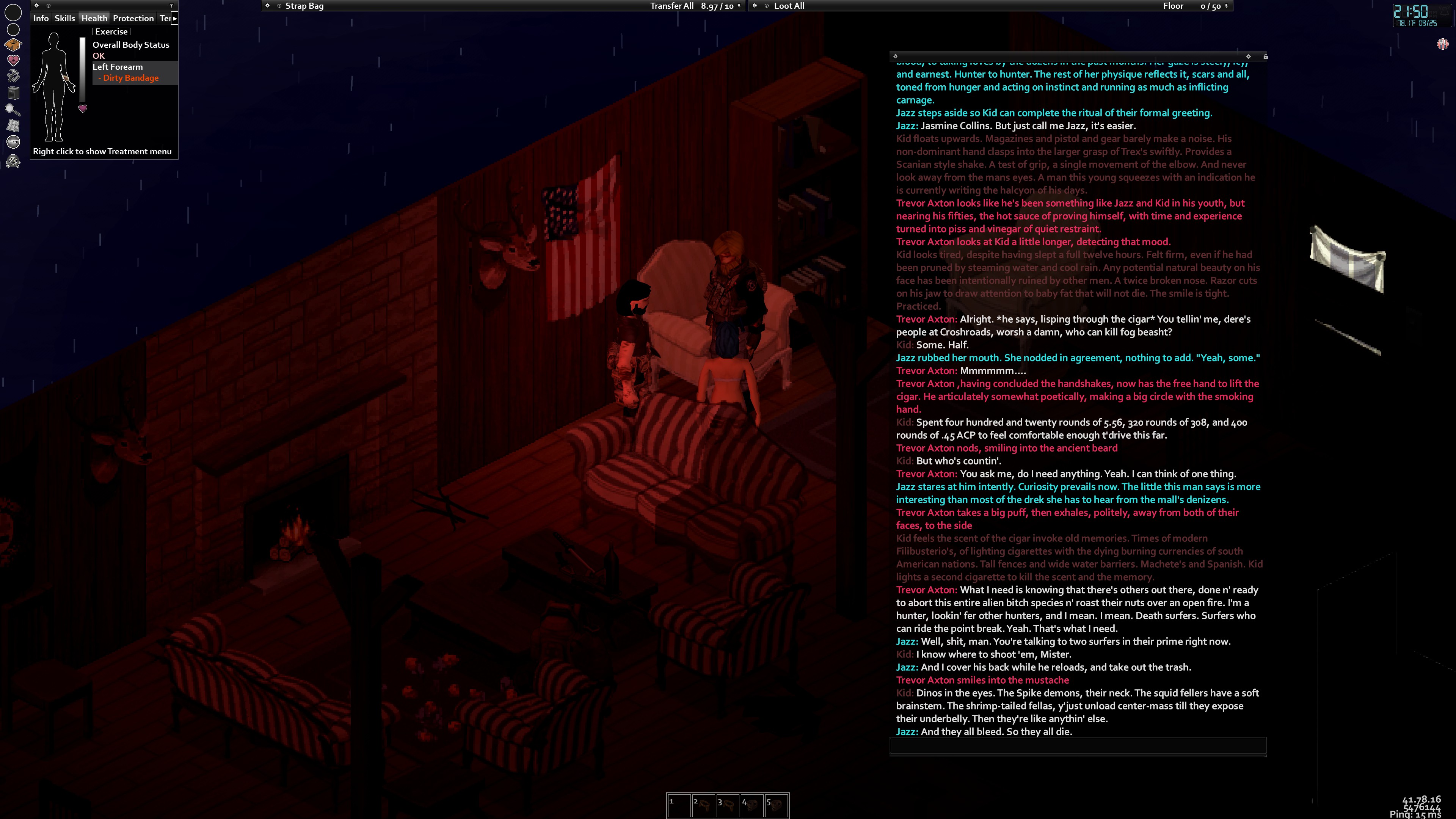Switch to the Info tab
This screenshot has width=1456, height=819.
coord(41,18)
